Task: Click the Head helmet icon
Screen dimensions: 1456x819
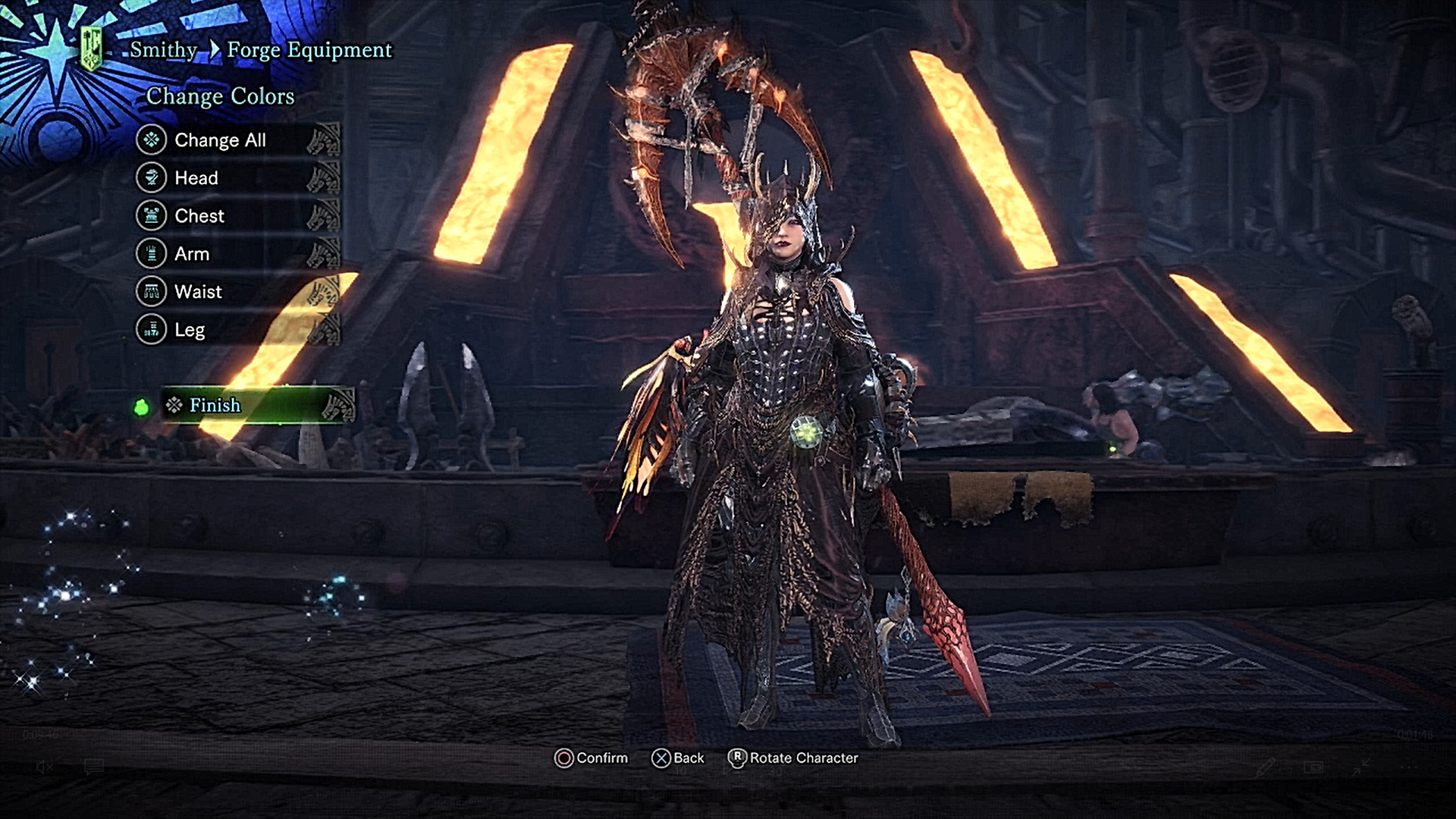Action: [151, 177]
